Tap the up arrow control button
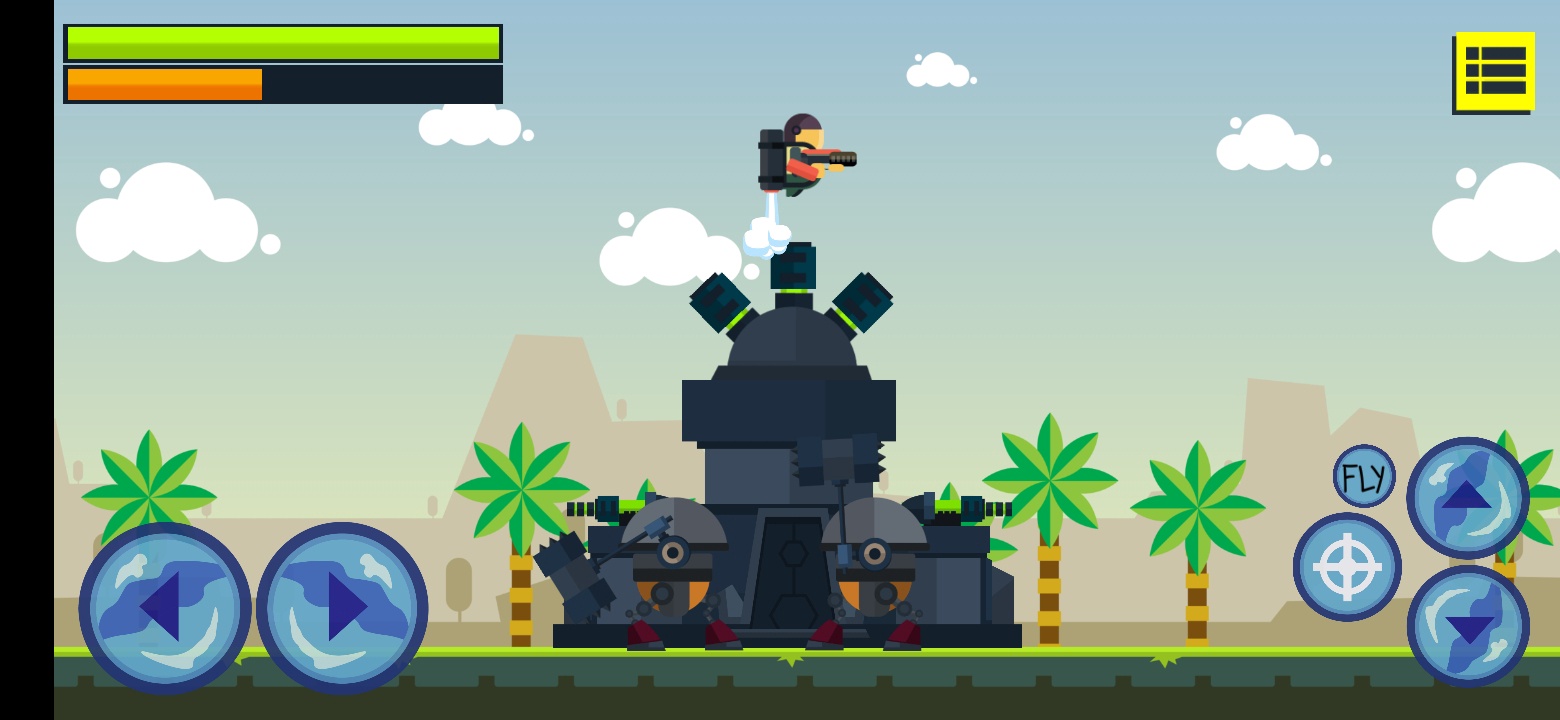This screenshot has height=720, width=1560. [x=1467, y=497]
